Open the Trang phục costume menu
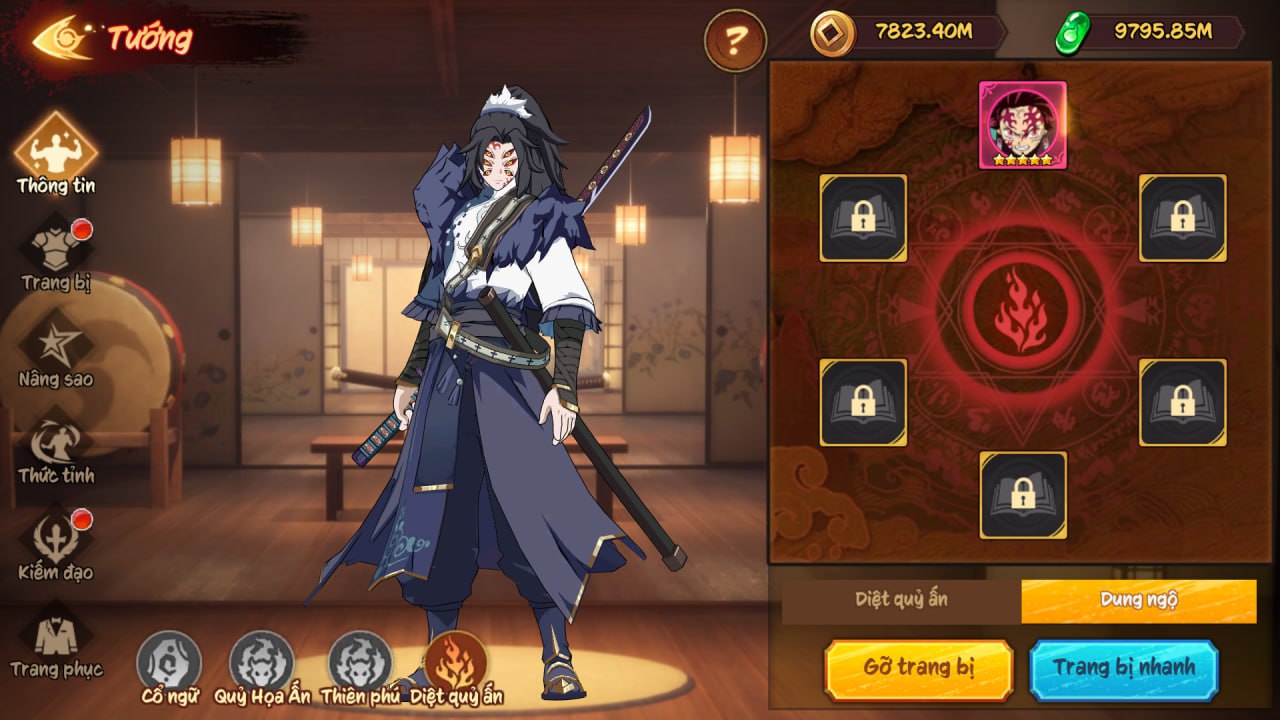Viewport: 1280px width, 720px height. [56, 638]
